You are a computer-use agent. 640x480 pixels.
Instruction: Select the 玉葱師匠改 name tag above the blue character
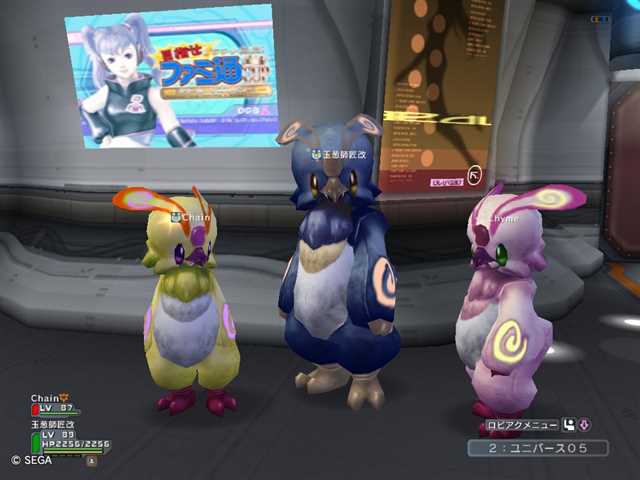pos(343,155)
